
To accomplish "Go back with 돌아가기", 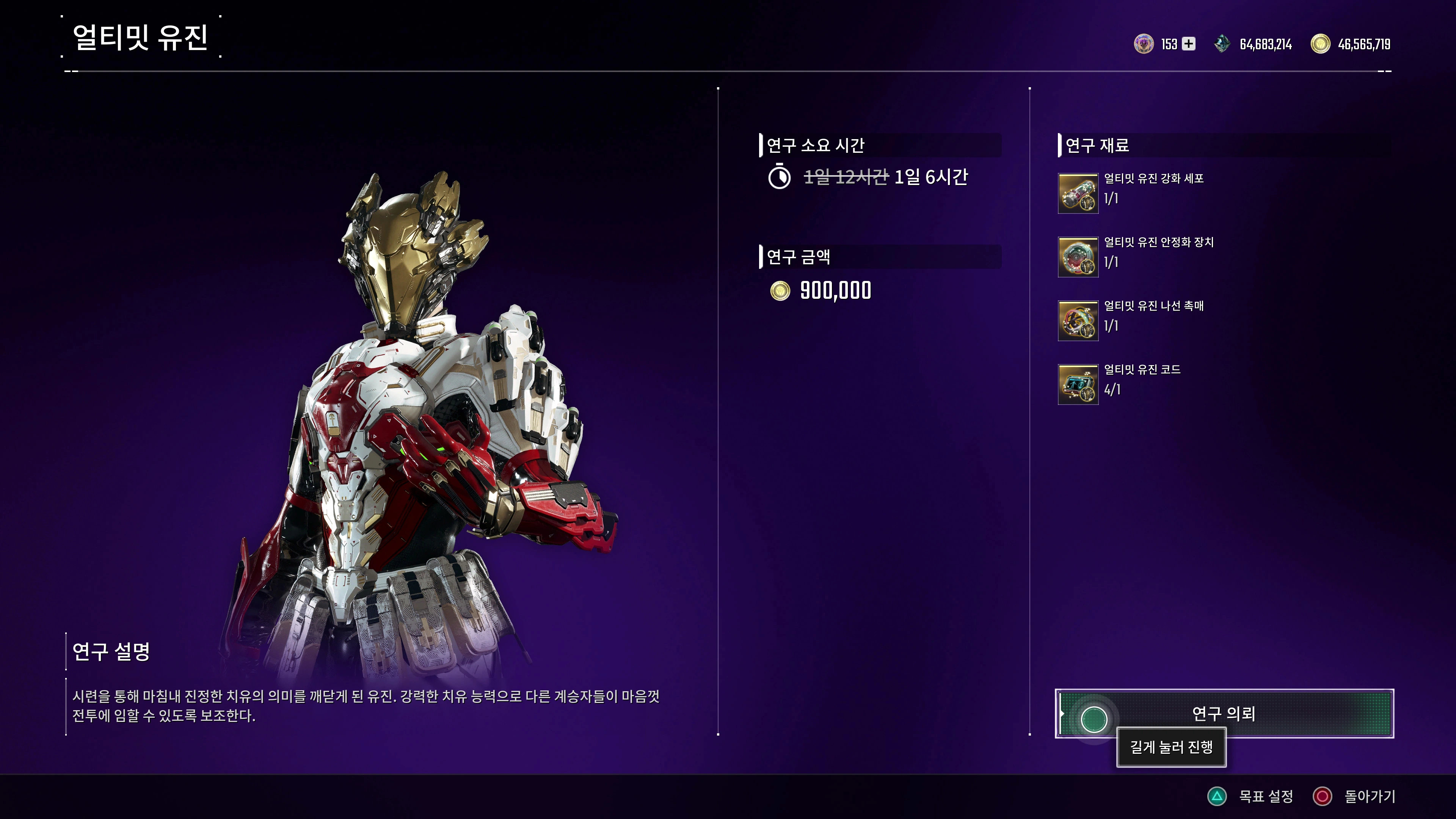I will pos(1354,796).
